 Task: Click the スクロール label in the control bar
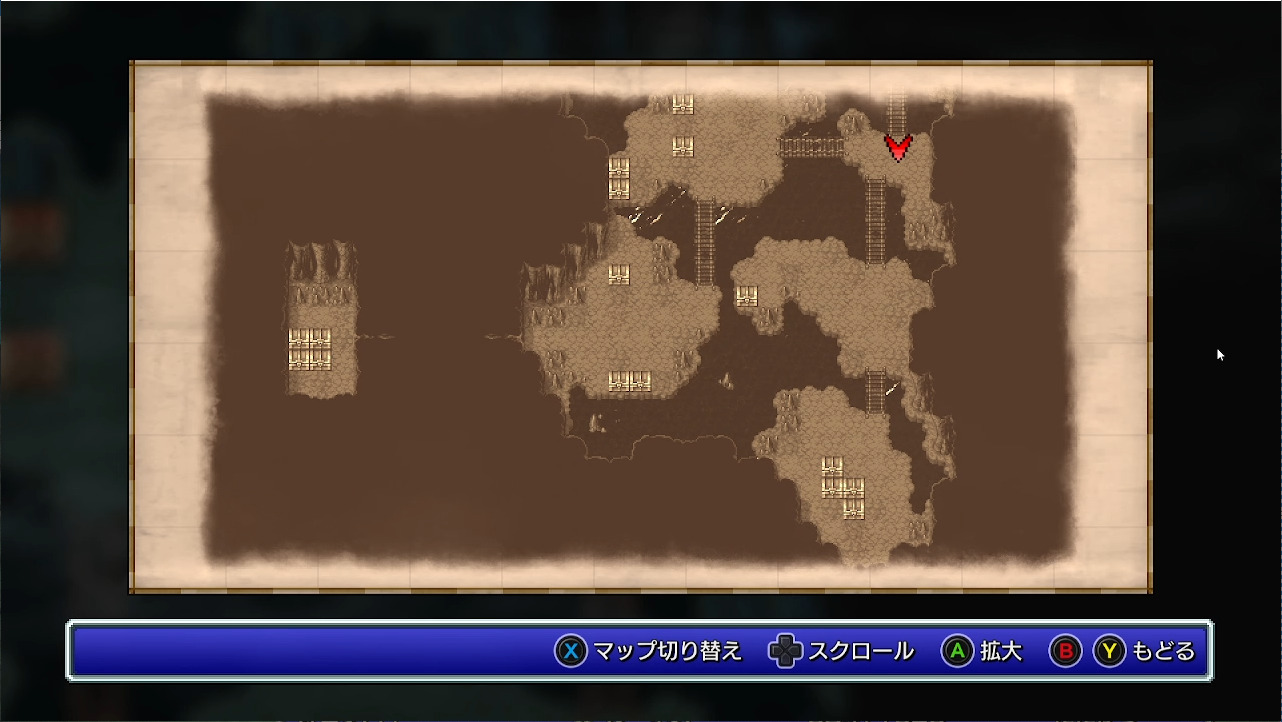(862, 650)
